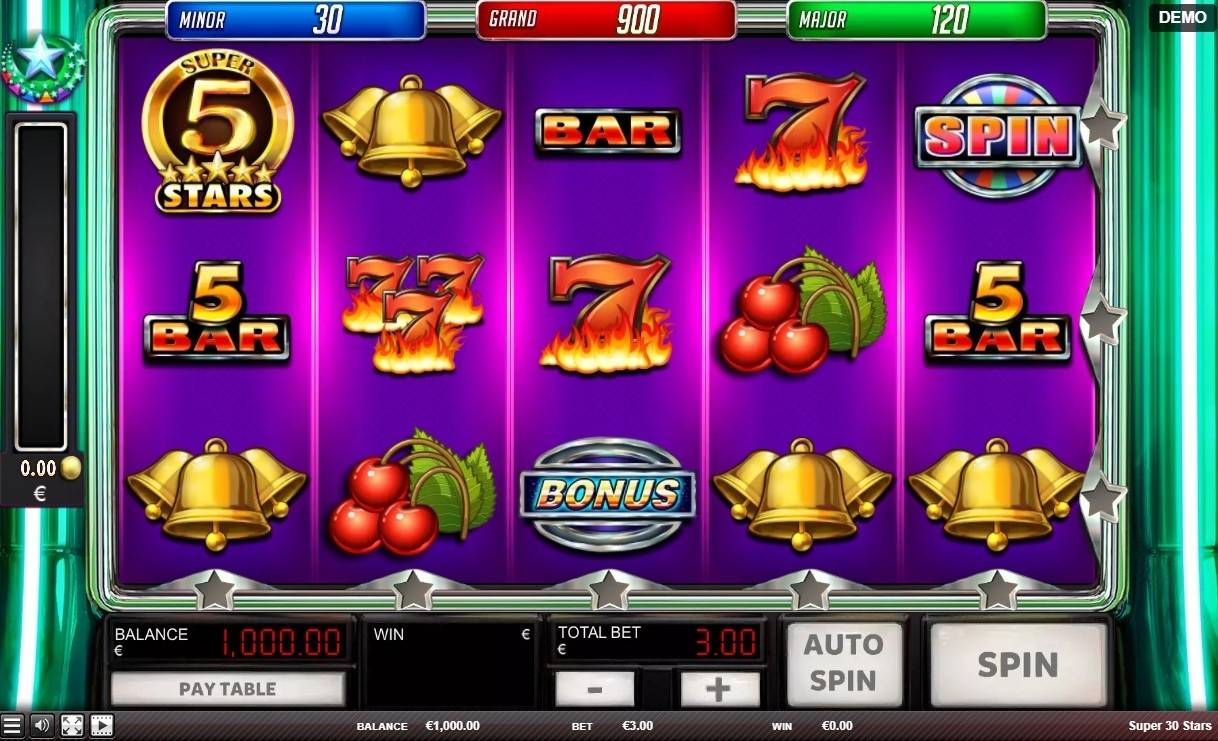The image size is (1218, 741).
Task: Start Auto Spin mode
Action: (x=842, y=662)
